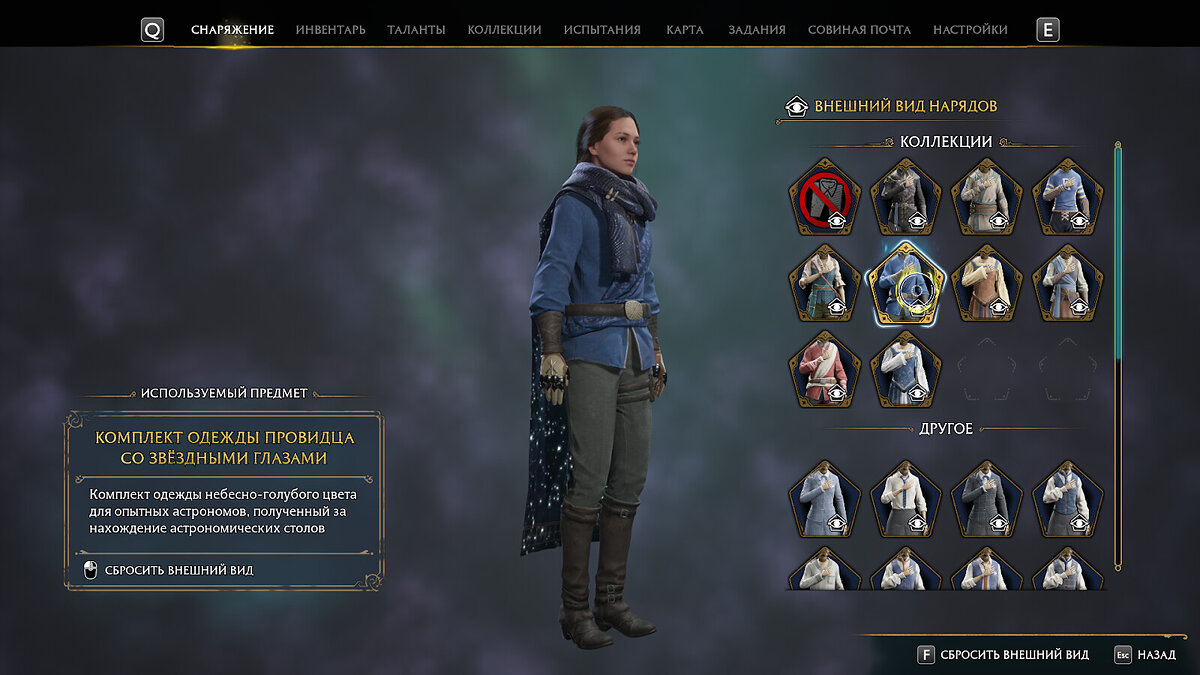The image size is (1200, 675).
Task: Select the dark black coat outfit
Action: tap(905, 196)
